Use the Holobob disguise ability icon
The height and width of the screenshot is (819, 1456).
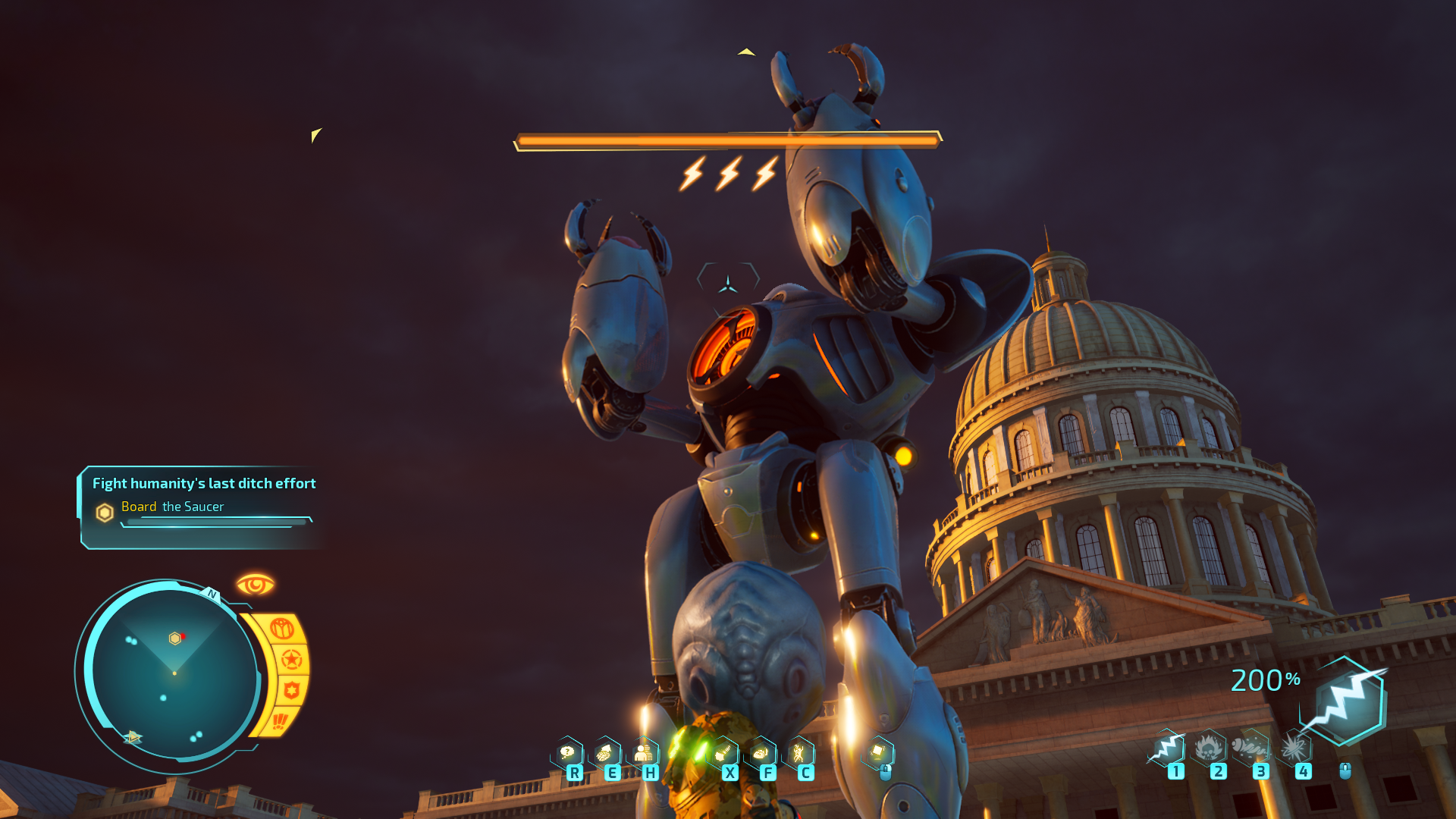pyautogui.click(x=644, y=753)
